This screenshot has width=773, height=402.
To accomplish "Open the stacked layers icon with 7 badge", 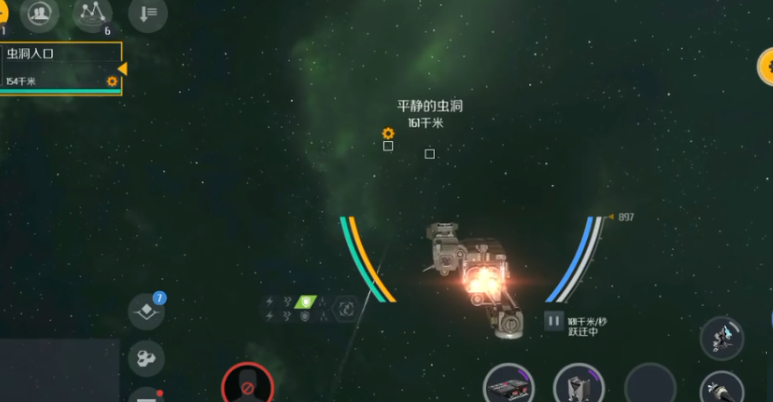I will [146, 312].
